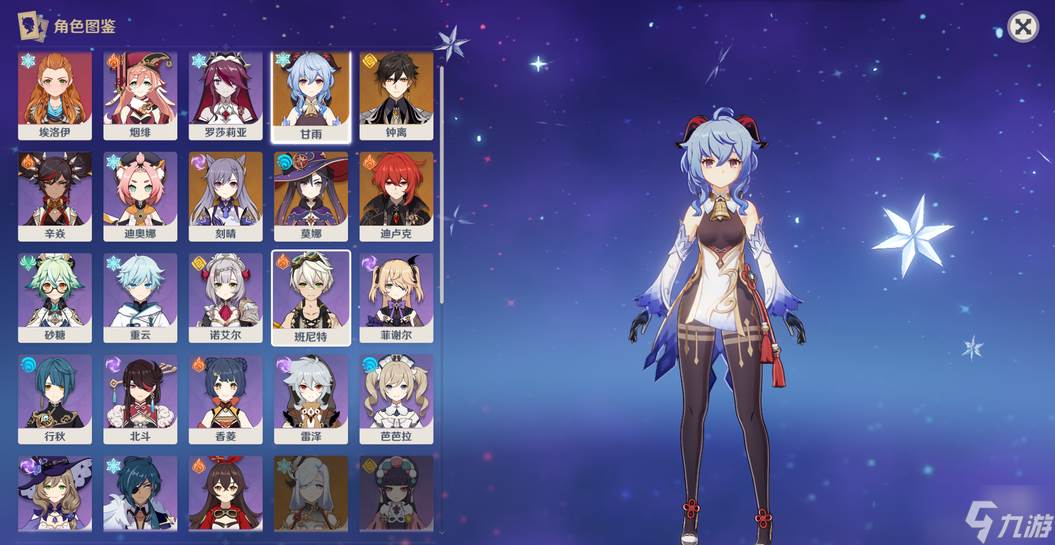
Task: Select the 迪卢克 portrait
Action: (396, 194)
